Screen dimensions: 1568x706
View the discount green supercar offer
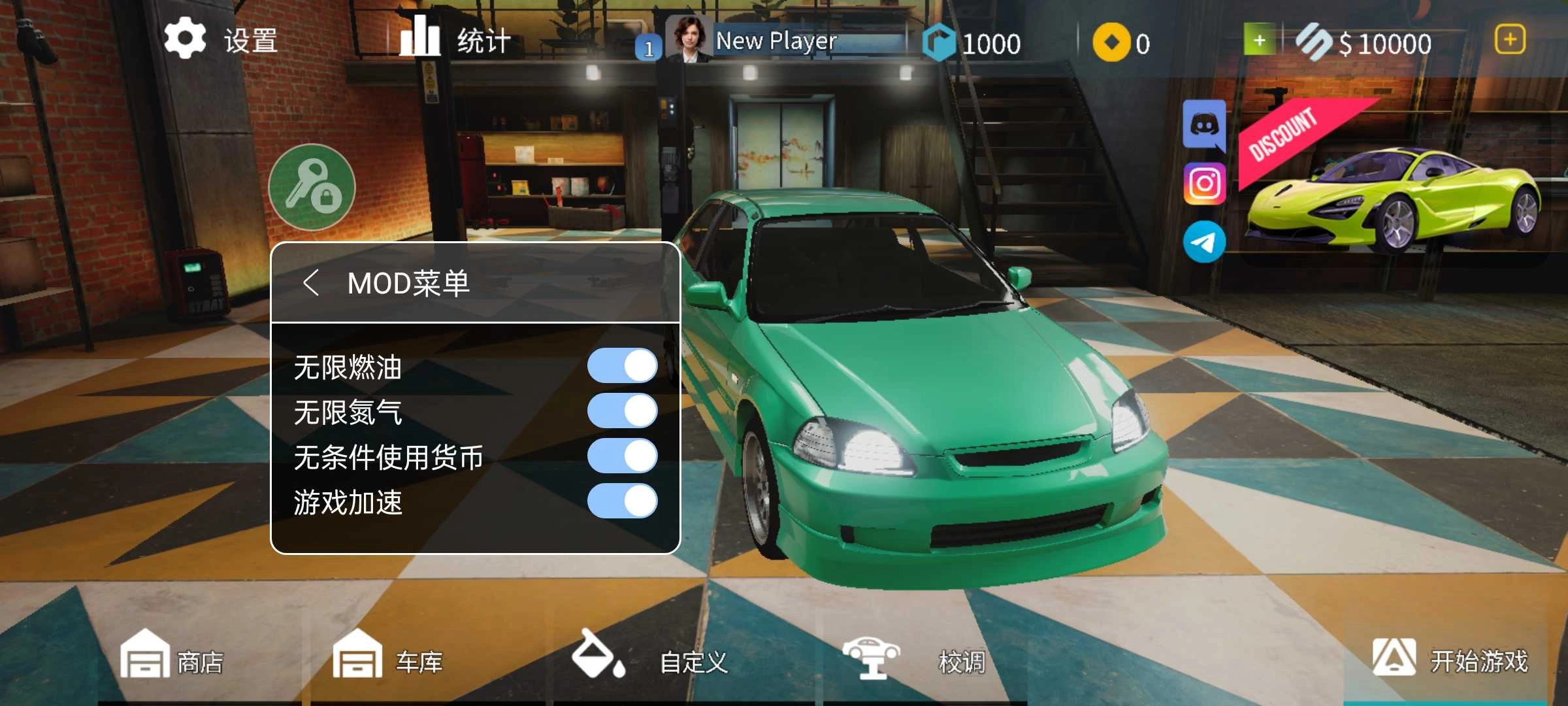click(x=1392, y=190)
